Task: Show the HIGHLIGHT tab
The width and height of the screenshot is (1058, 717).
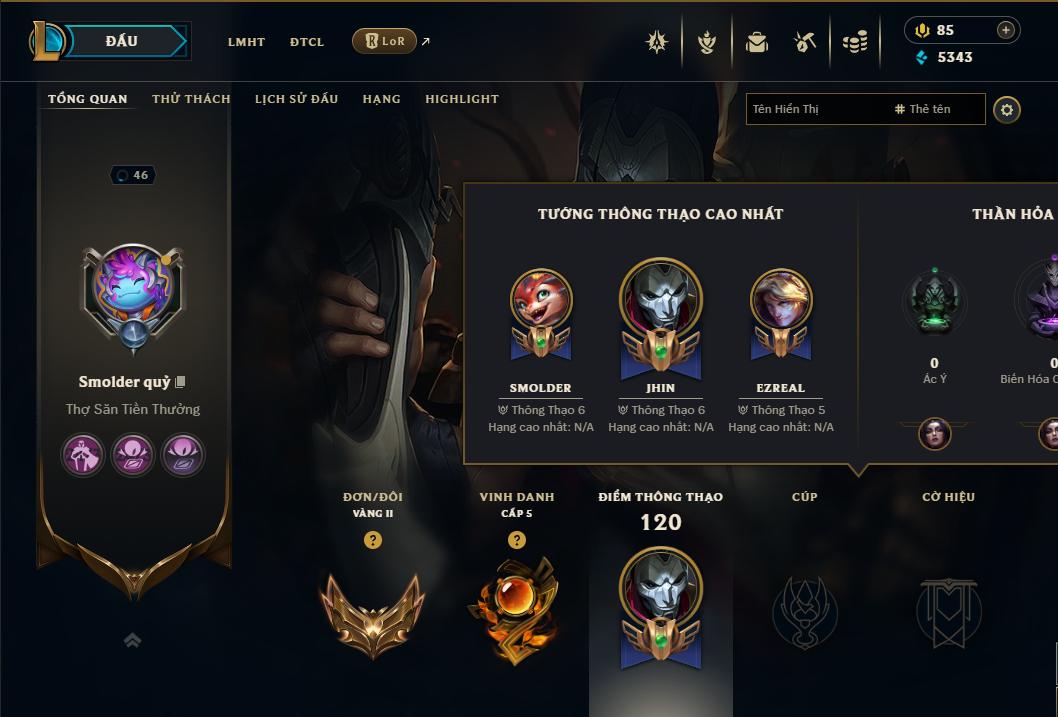Action: coord(461,99)
